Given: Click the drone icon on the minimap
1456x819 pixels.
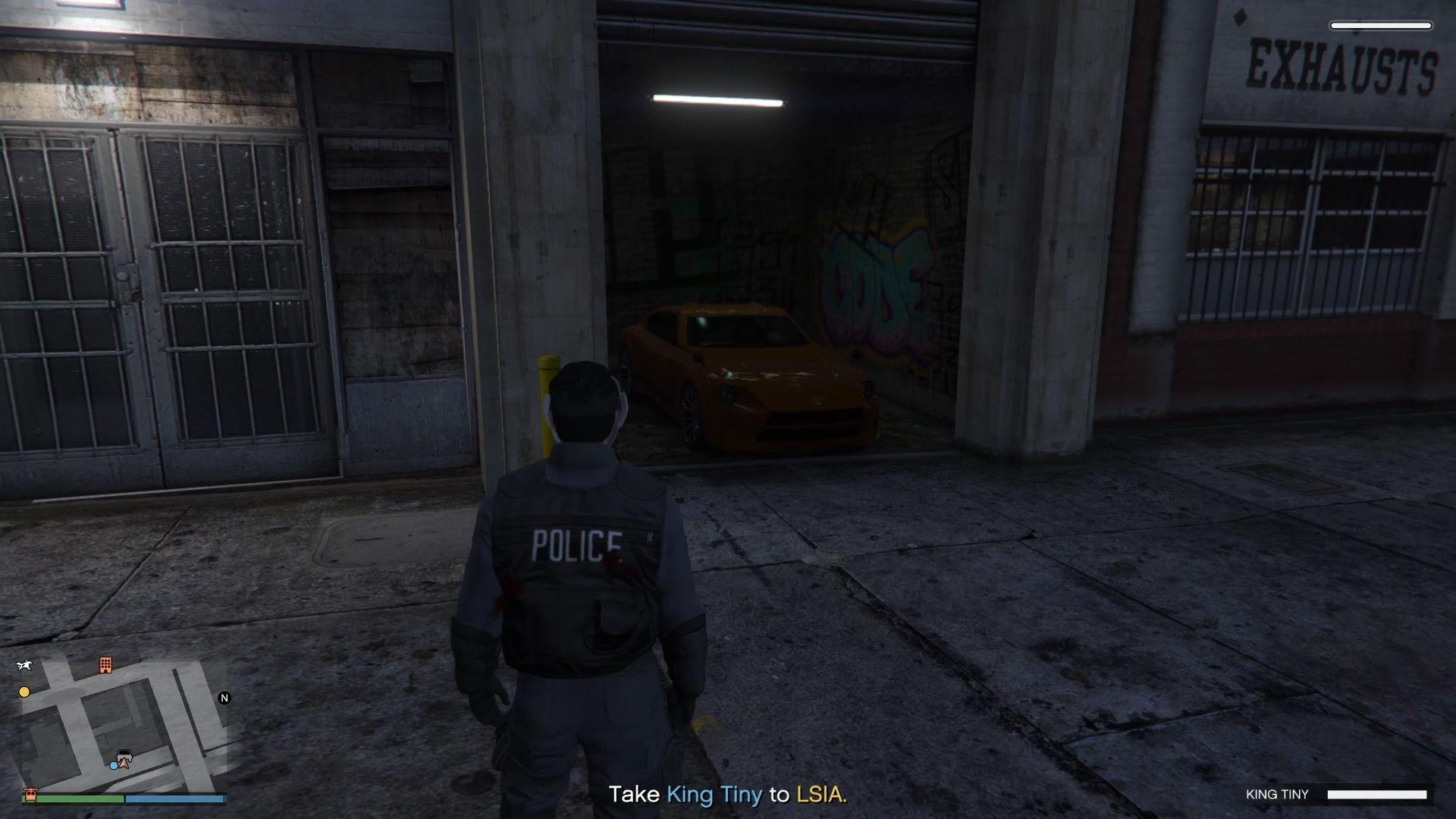Looking at the screenshot, I should coord(24,665).
